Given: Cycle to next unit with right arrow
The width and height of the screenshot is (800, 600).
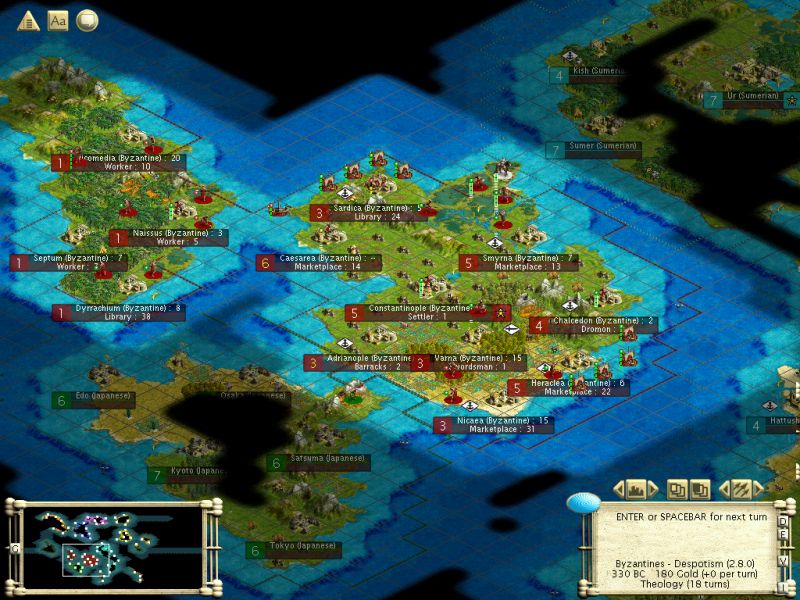Looking at the screenshot, I should 757,489.
